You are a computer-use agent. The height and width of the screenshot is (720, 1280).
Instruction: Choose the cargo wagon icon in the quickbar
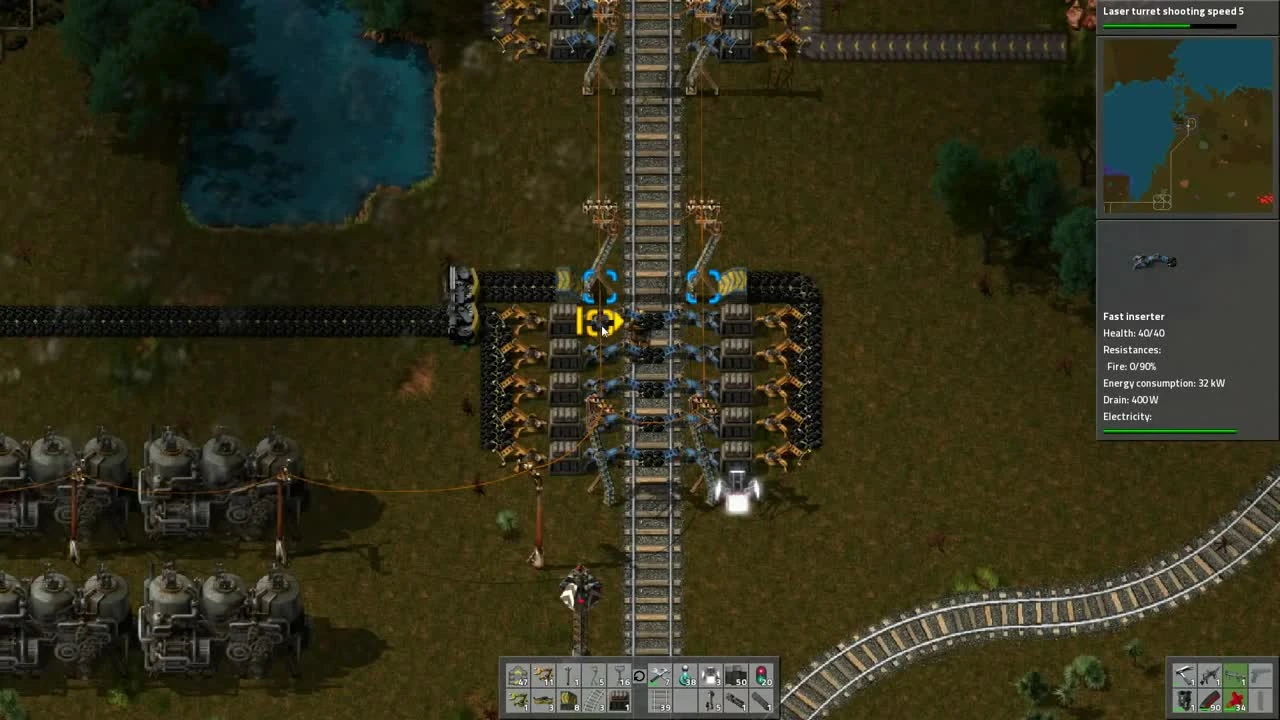pyautogui.click(x=763, y=701)
